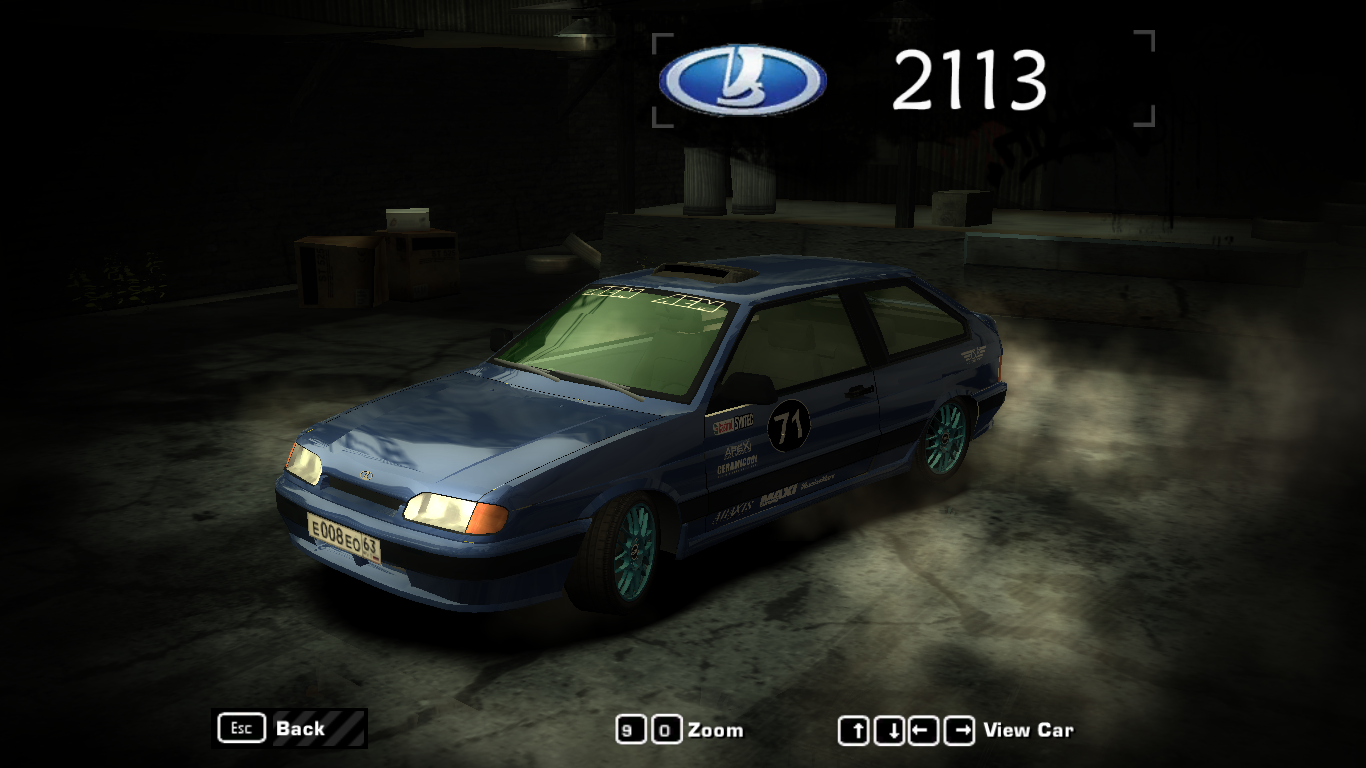This screenshot has height=768, width=1366.
Task: Select the 0 key zoom icon
Action: (x=665, y=730)
